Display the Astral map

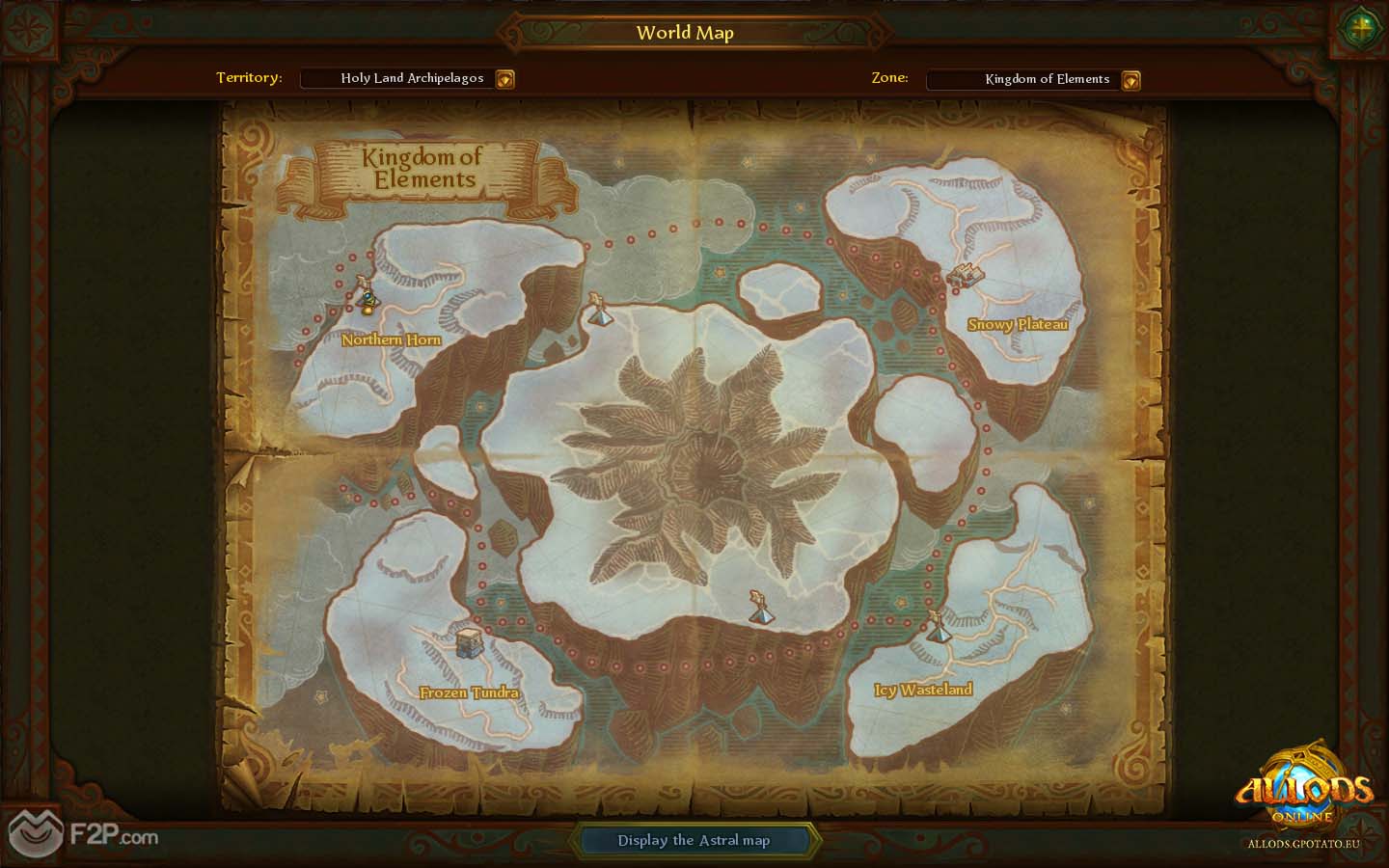tap(694, 840)
